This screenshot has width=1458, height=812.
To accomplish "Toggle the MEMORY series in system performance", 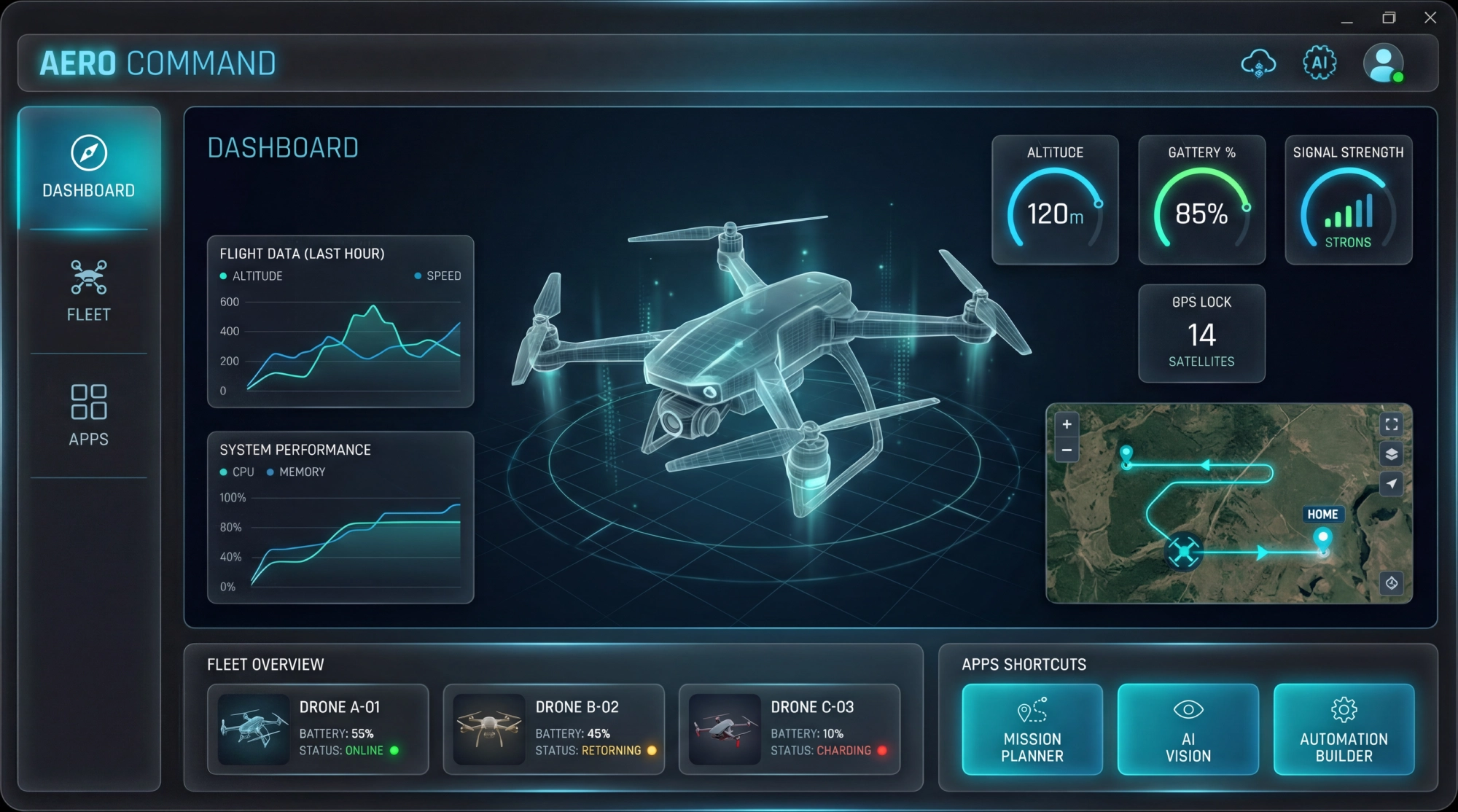I will 296,472.
